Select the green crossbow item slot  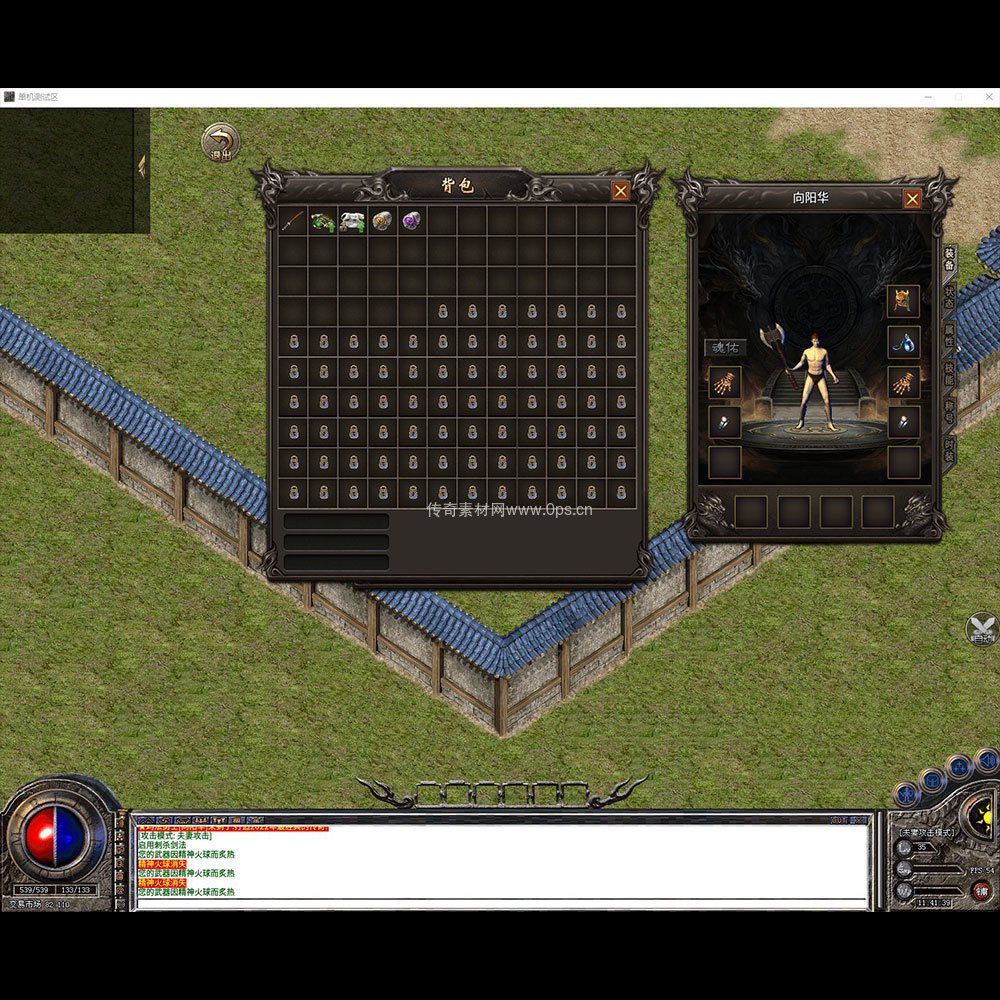point(322,220)
